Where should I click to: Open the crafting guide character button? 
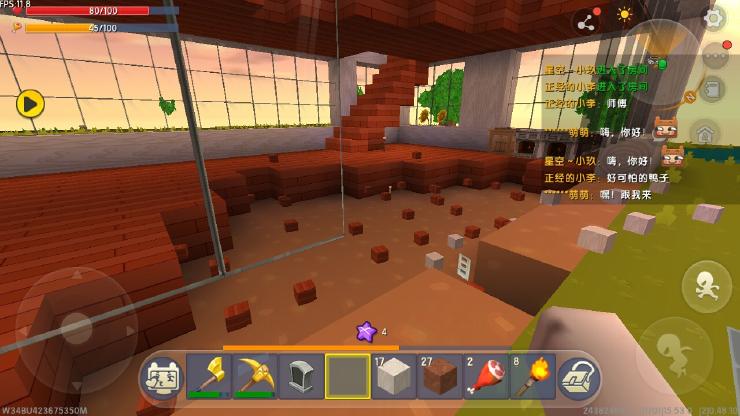tap(160, 376)
